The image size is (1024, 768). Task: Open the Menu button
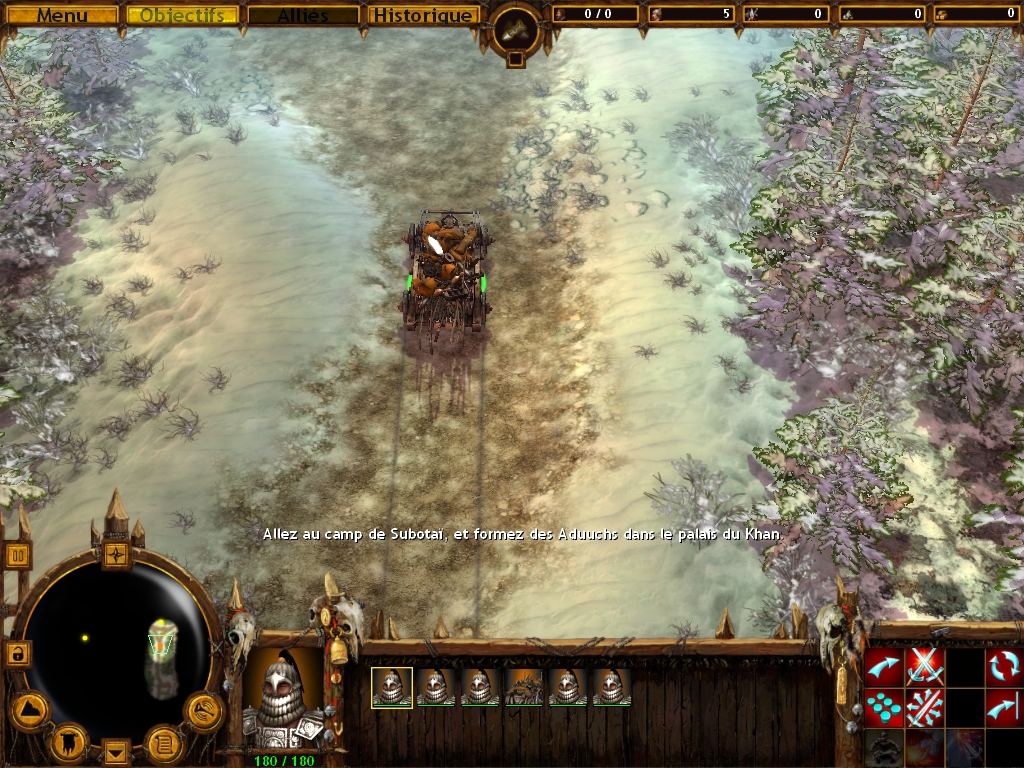pyautogui.click(x=62, y=15)
